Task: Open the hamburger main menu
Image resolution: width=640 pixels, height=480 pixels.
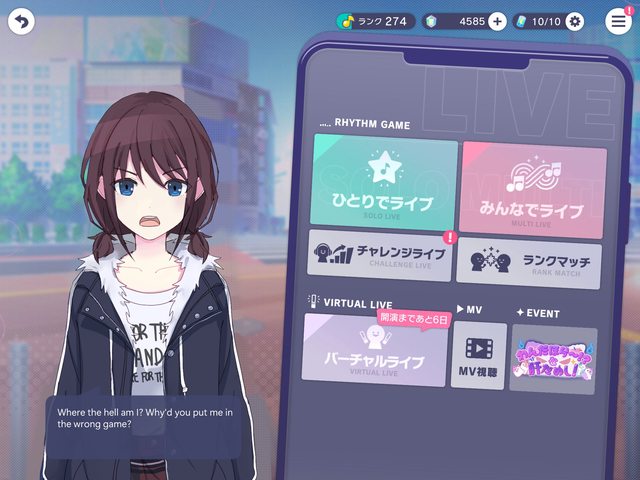Action: [619, 22]
